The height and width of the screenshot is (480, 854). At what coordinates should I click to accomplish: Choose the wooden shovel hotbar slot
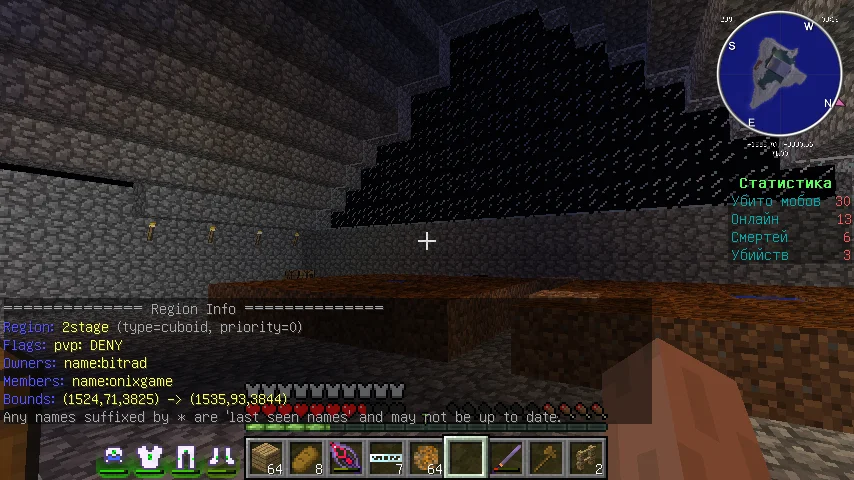(546, 458)
